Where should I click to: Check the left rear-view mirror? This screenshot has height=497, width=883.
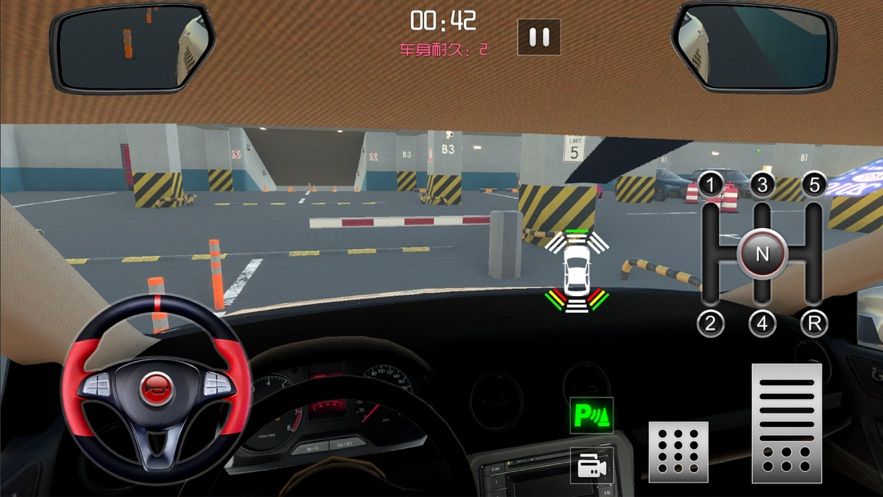click(x=132, y=44)
